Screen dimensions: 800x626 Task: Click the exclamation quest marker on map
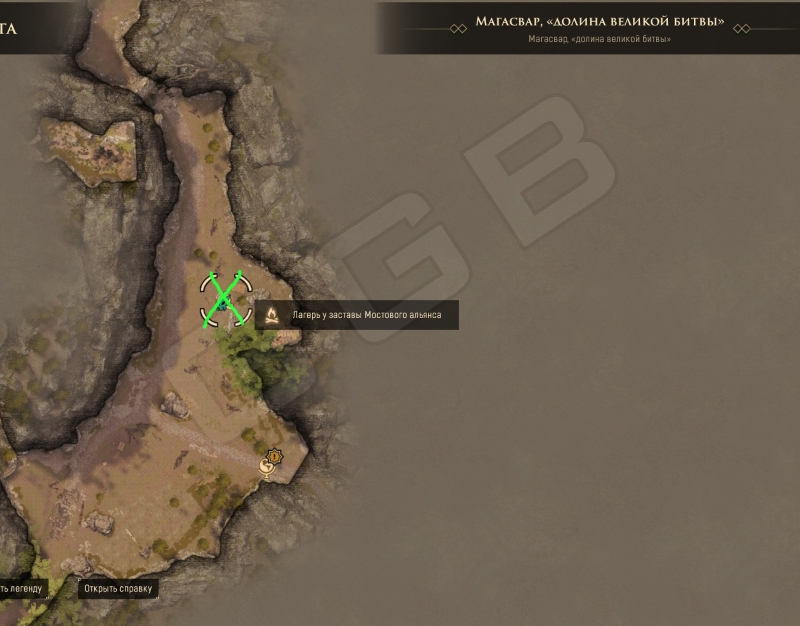(275, 455)
